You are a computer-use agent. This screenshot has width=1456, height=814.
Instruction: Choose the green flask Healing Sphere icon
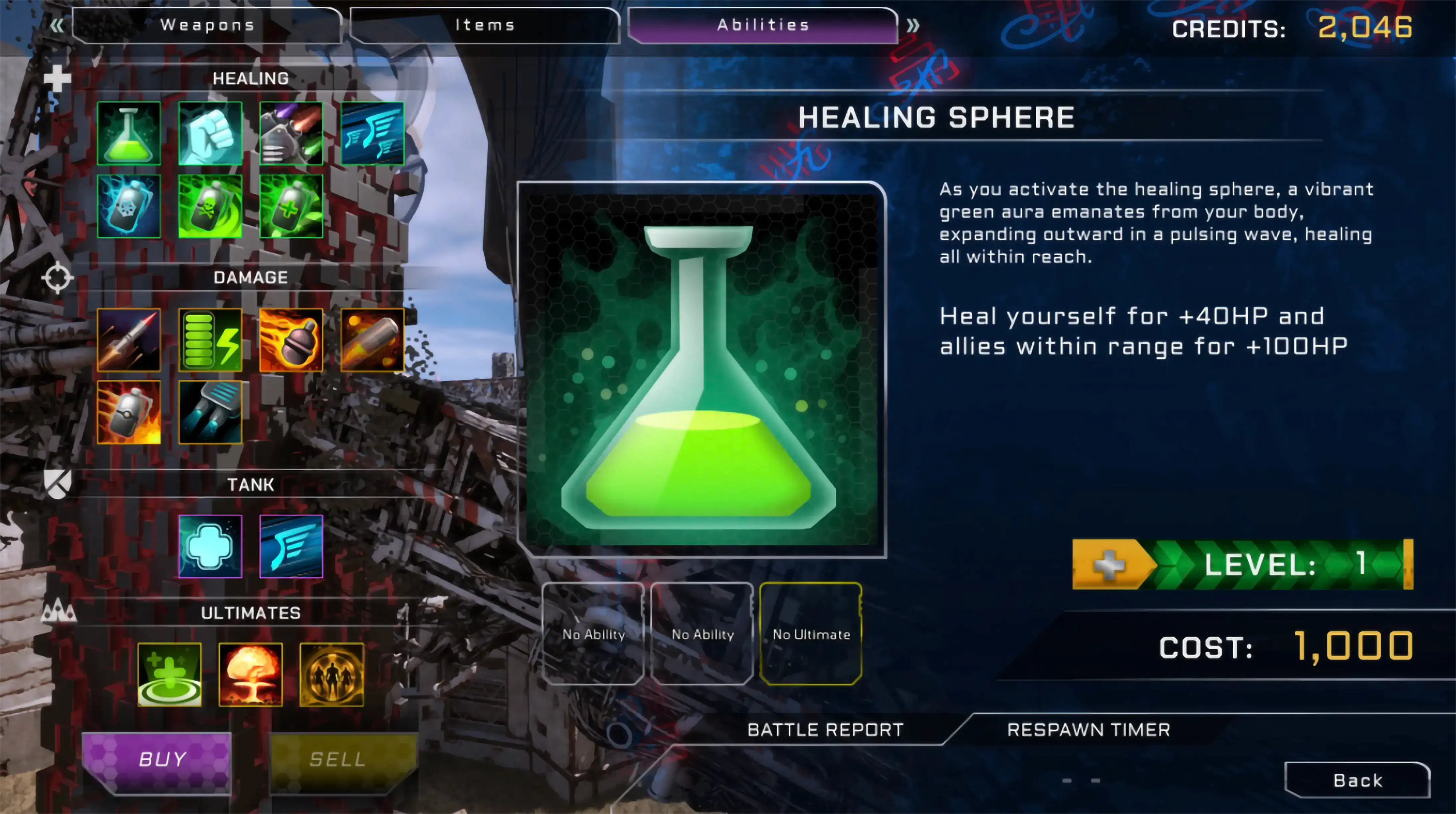coord(129,133)
